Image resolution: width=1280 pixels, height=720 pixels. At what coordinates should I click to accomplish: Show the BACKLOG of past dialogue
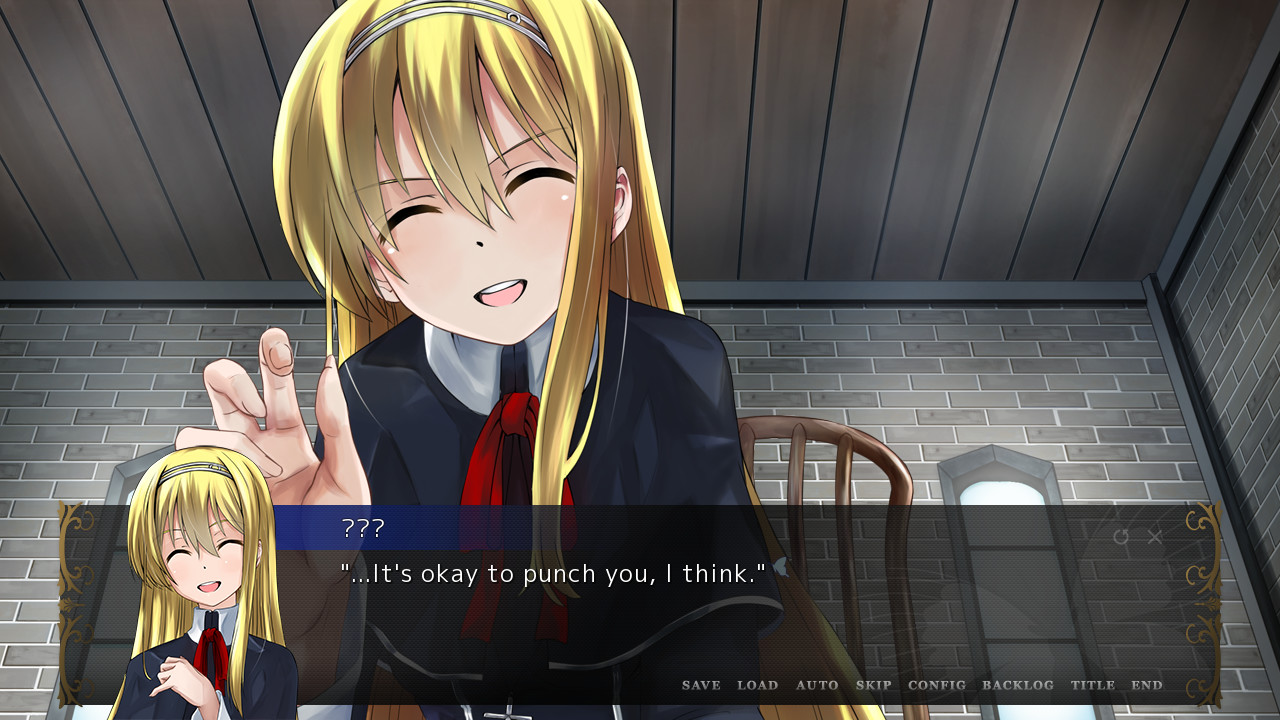point(1017,685)
